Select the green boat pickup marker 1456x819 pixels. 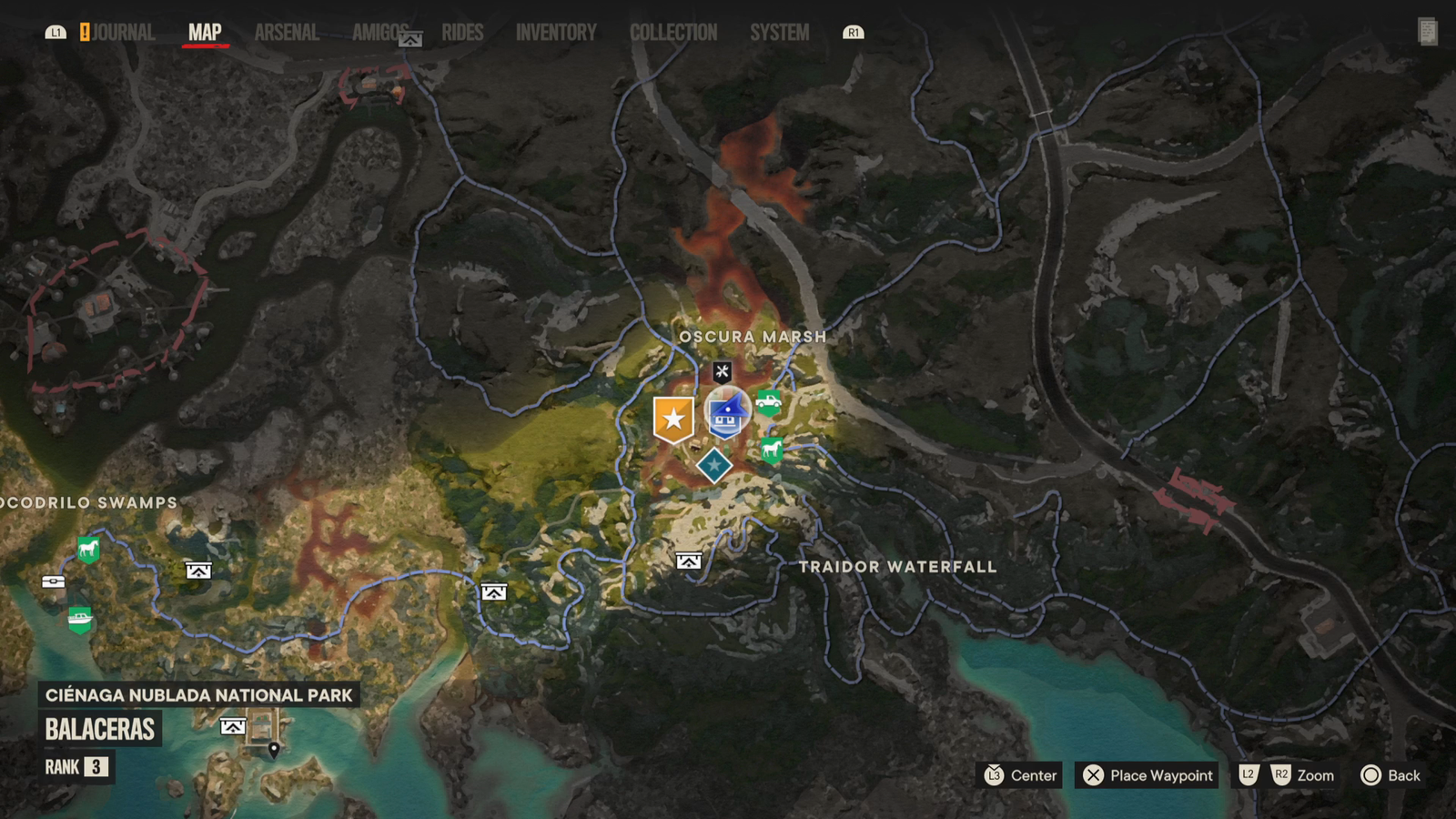tap(80, 620)
